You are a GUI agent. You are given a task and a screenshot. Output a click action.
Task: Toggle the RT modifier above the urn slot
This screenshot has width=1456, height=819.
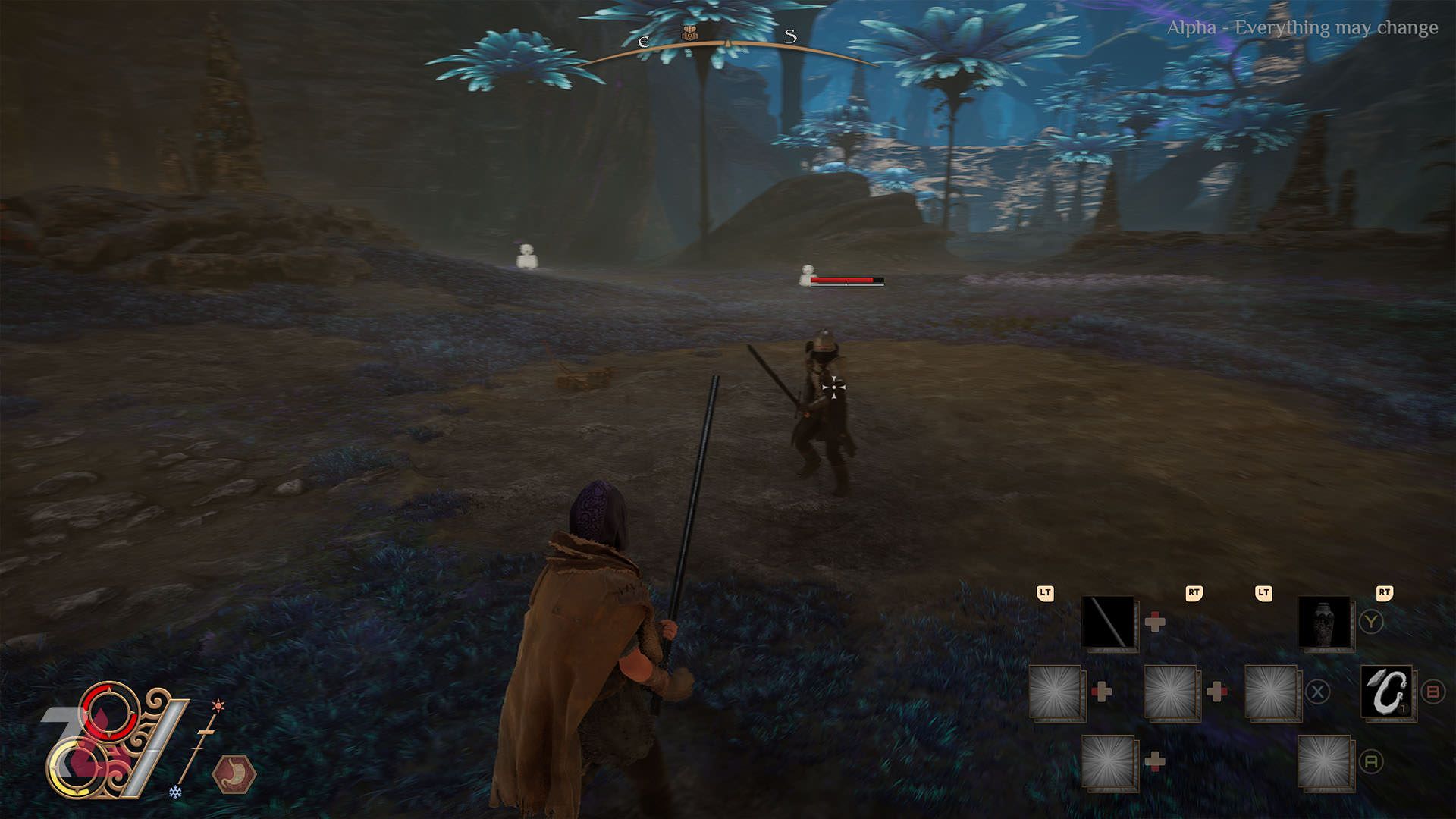[x=1384, y=594]
